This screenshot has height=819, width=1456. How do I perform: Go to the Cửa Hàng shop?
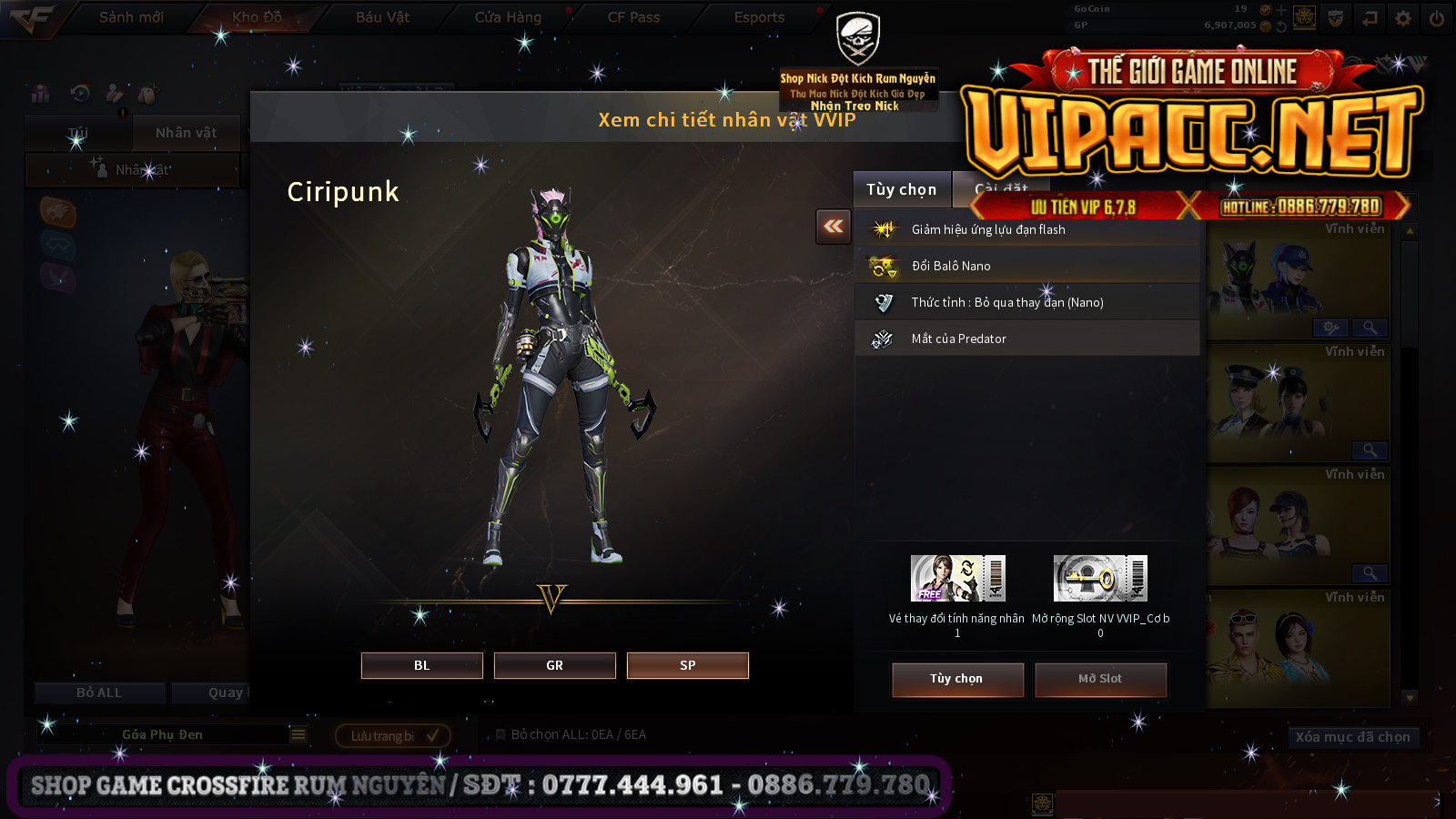tap(508, 17)
